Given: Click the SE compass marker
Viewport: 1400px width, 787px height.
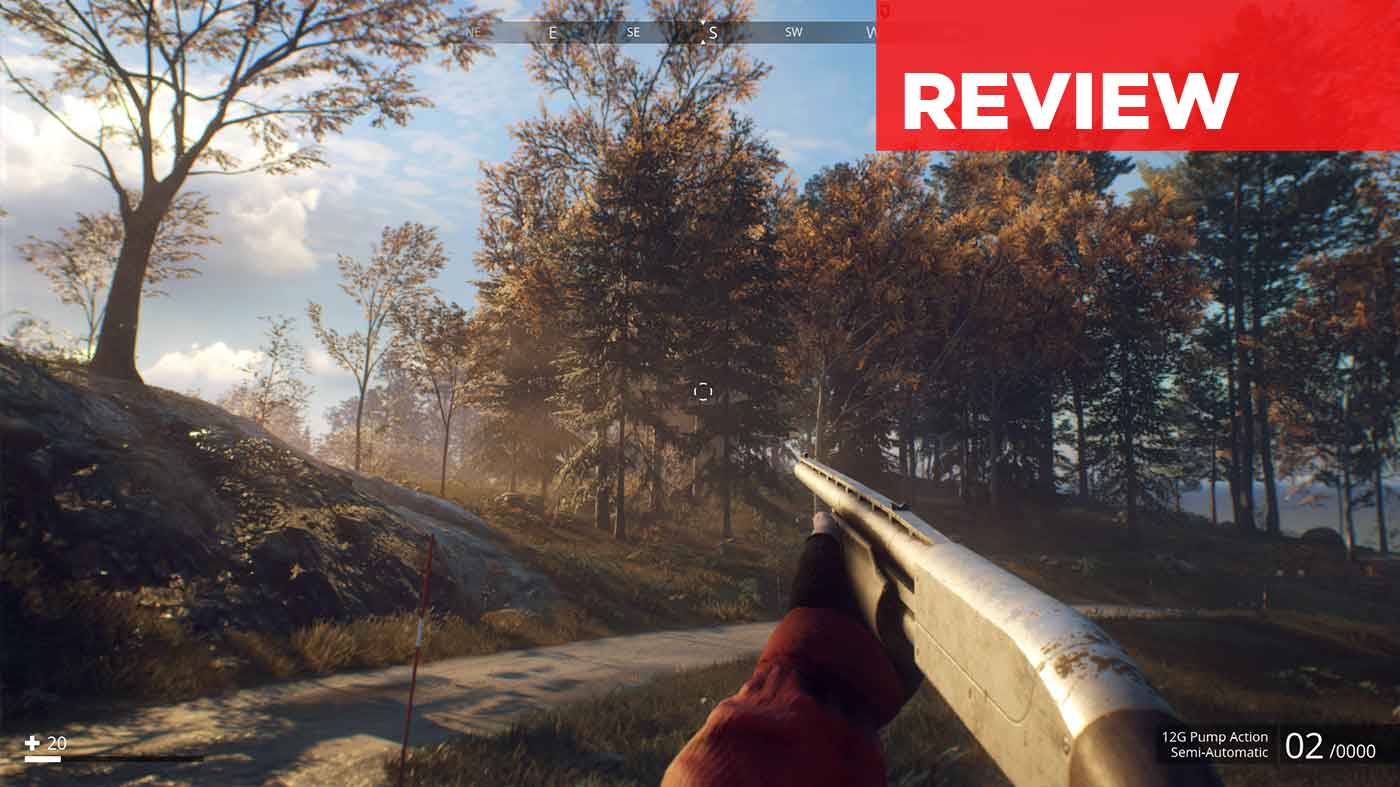Looking at the screenshot, I should pyautogui.click(x=632, y=33).
